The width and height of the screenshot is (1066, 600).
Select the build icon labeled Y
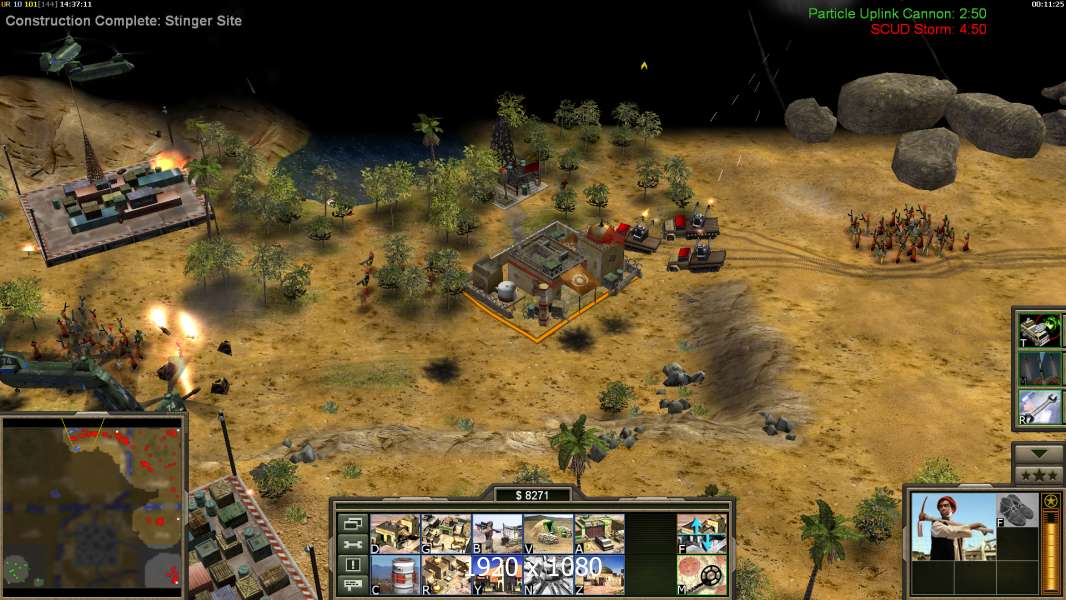(496, 574)
